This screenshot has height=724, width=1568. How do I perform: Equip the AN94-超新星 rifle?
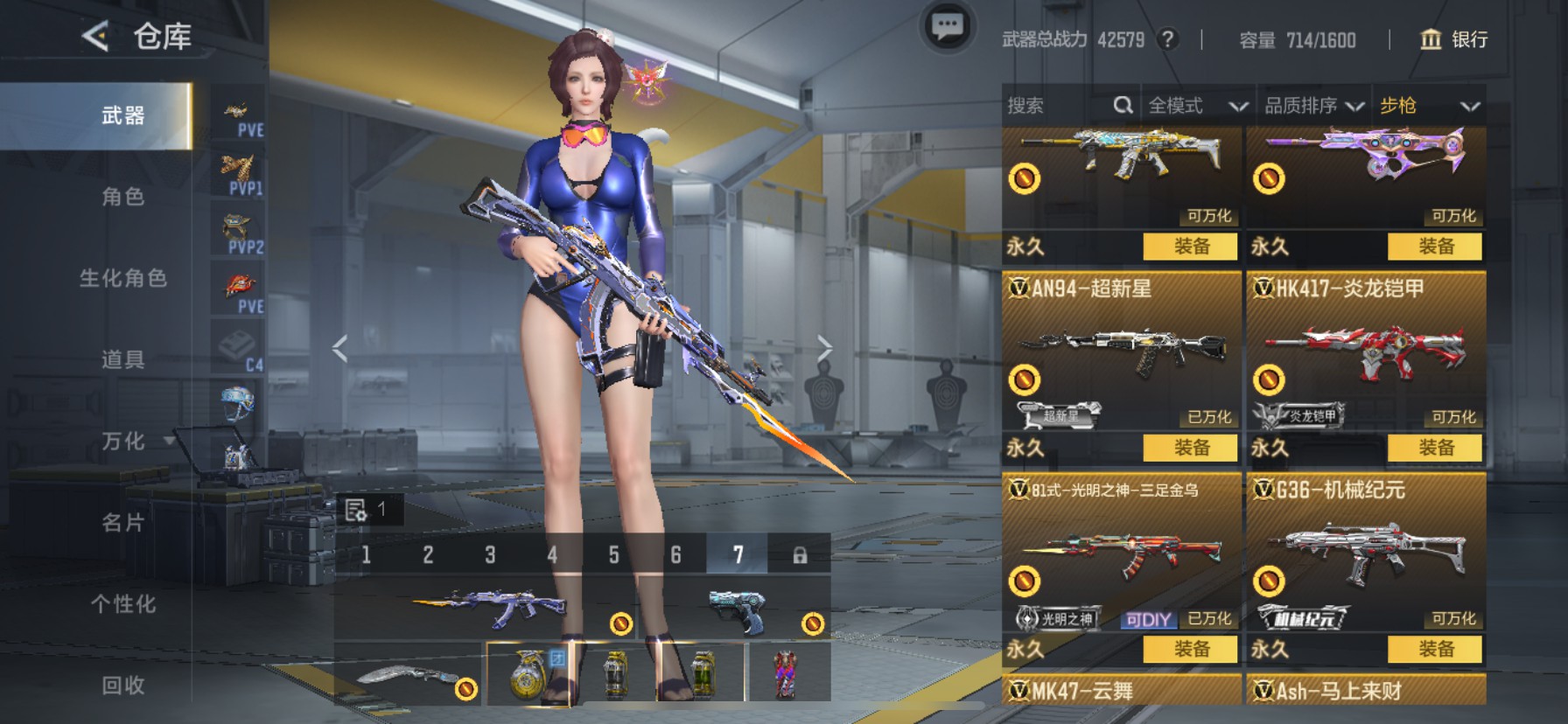[x=1190, y=448]
